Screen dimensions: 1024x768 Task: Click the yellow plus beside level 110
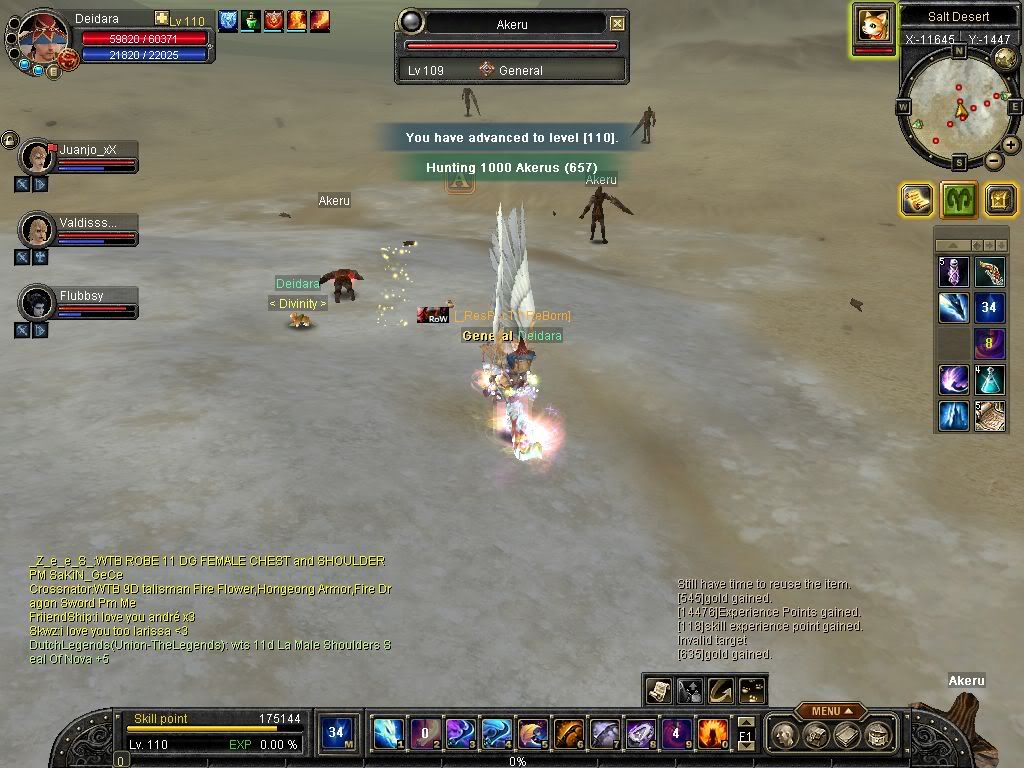click(x=162, y=19)
